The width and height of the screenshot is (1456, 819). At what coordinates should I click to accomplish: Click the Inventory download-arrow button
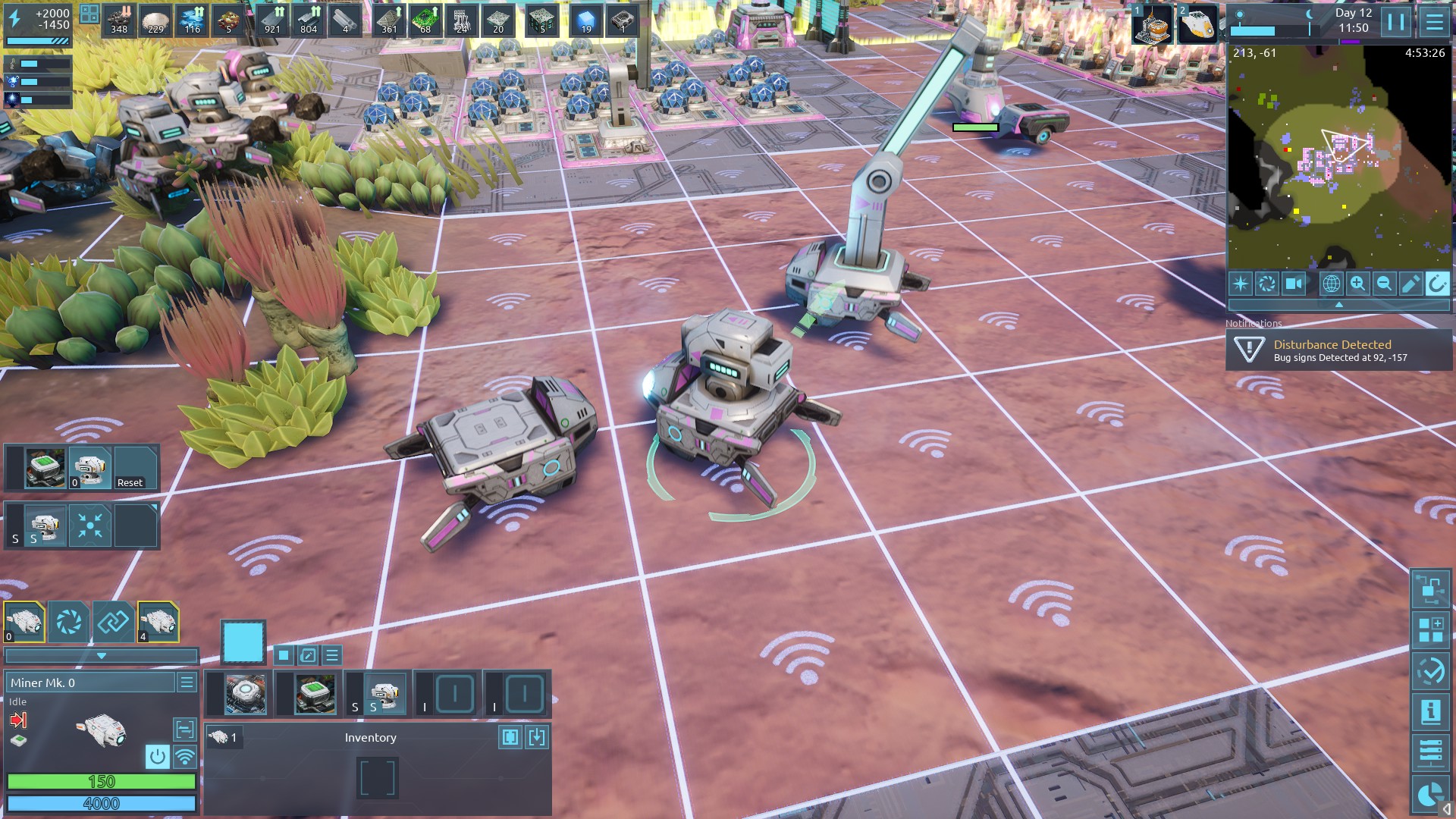[537, 737]
